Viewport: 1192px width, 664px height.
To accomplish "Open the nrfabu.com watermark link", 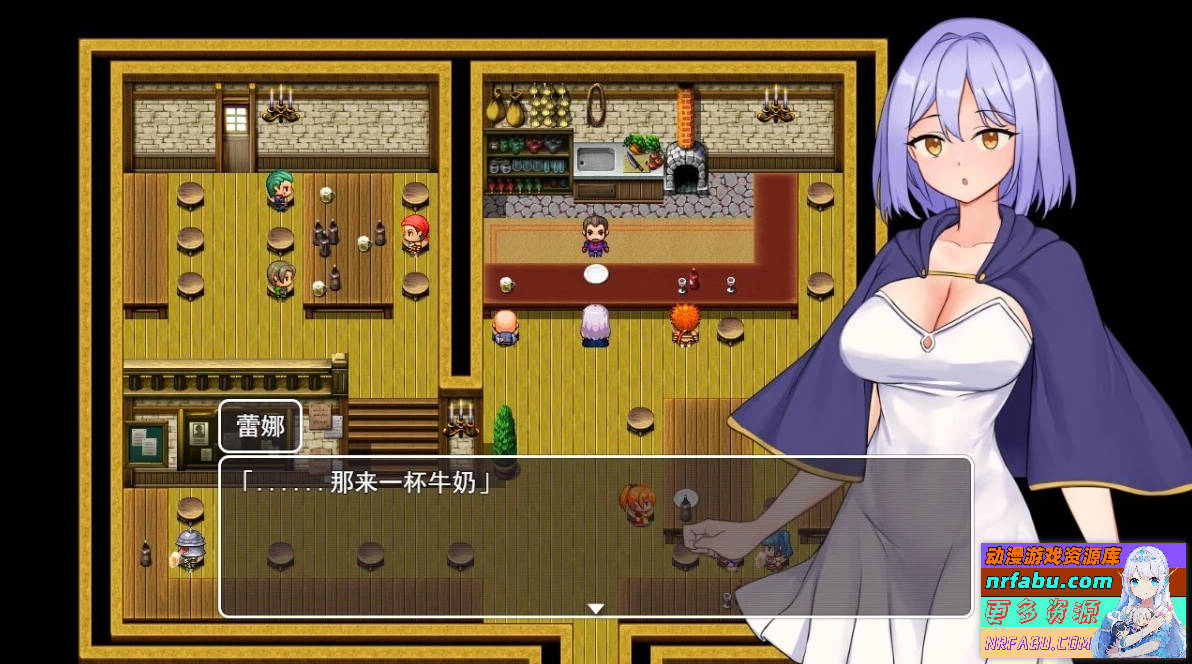I will pos(1048,581).
